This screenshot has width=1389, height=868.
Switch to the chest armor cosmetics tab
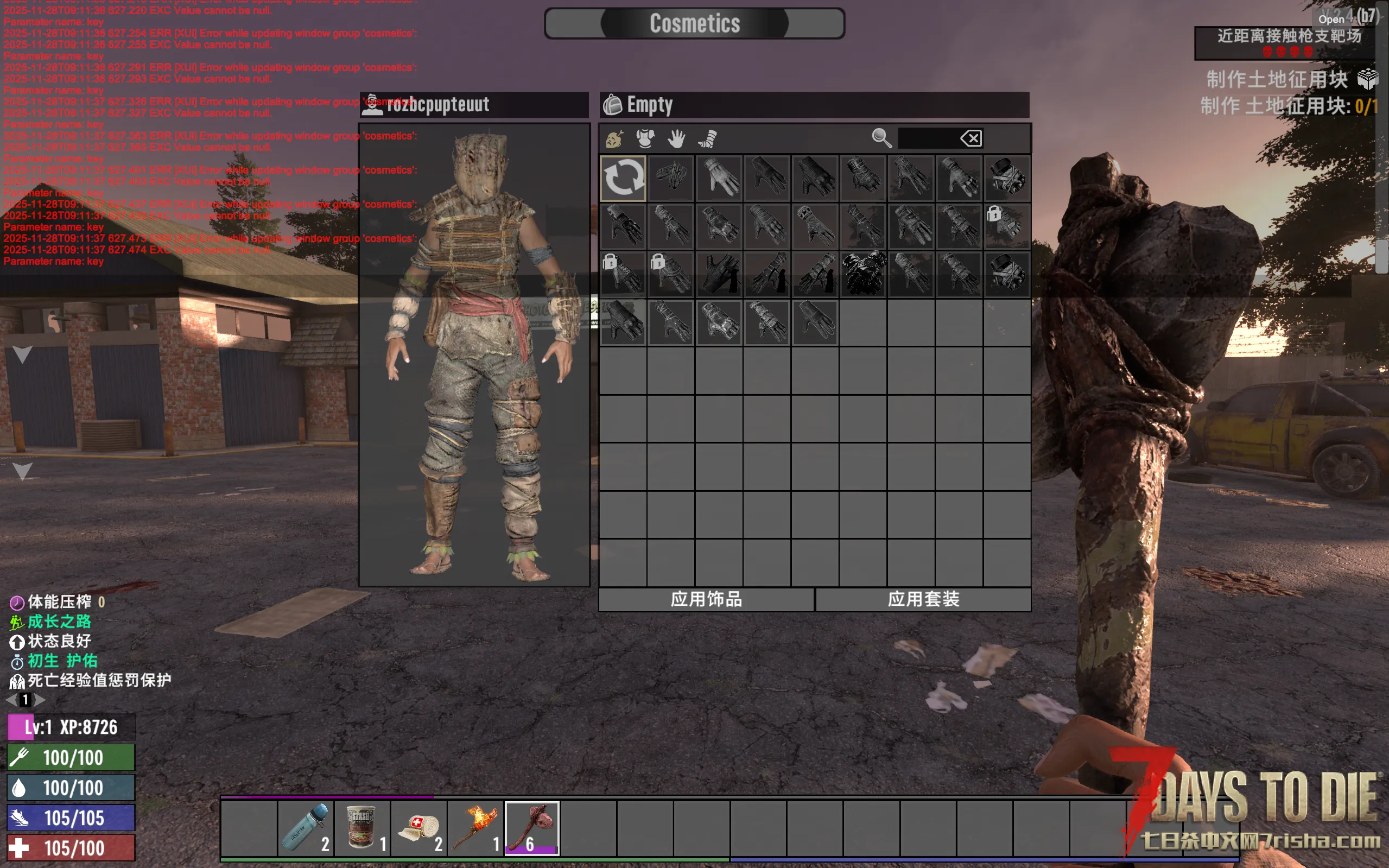[x=645, y=138]
